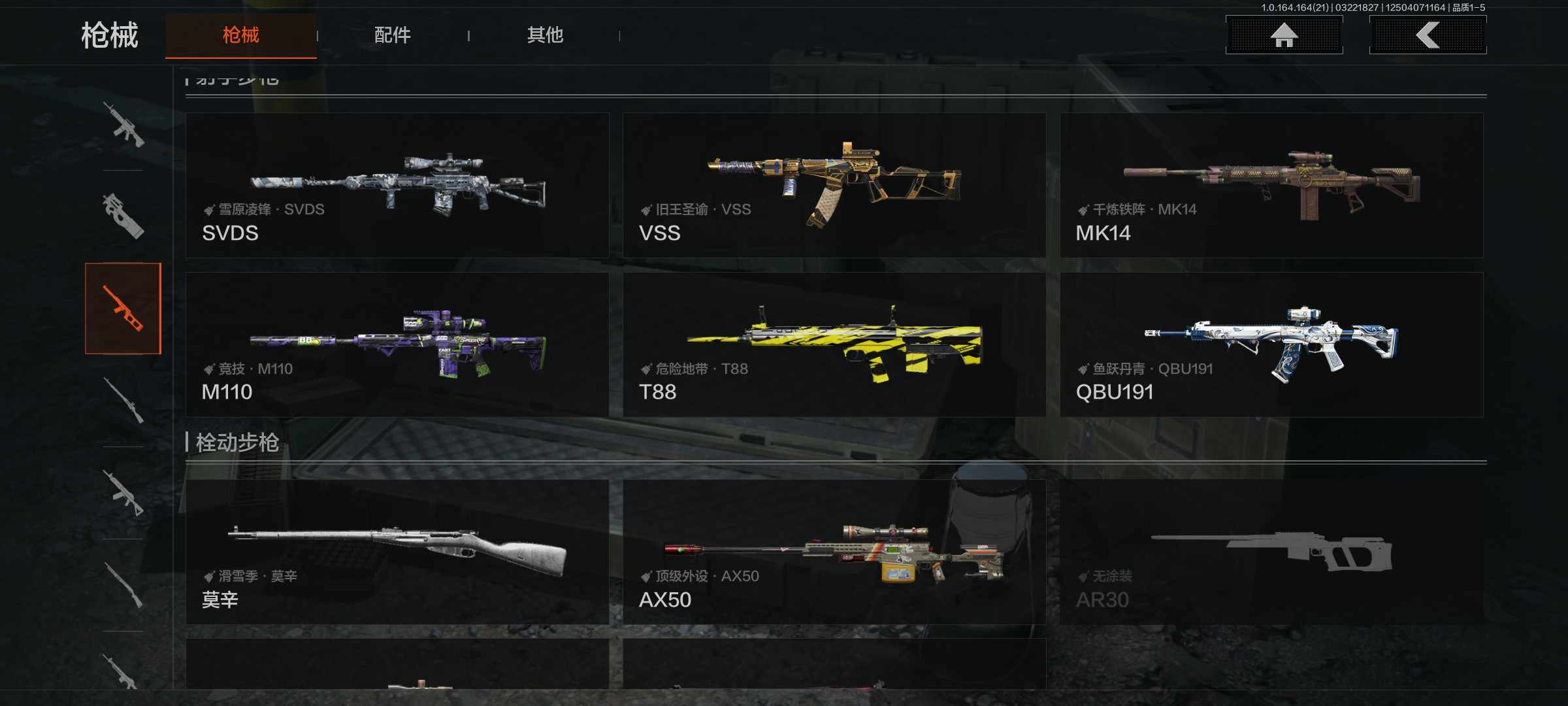This screenshot has height=706, width=1568.
Task: Pick the purple M110 rifle
Action: (397, 345)
